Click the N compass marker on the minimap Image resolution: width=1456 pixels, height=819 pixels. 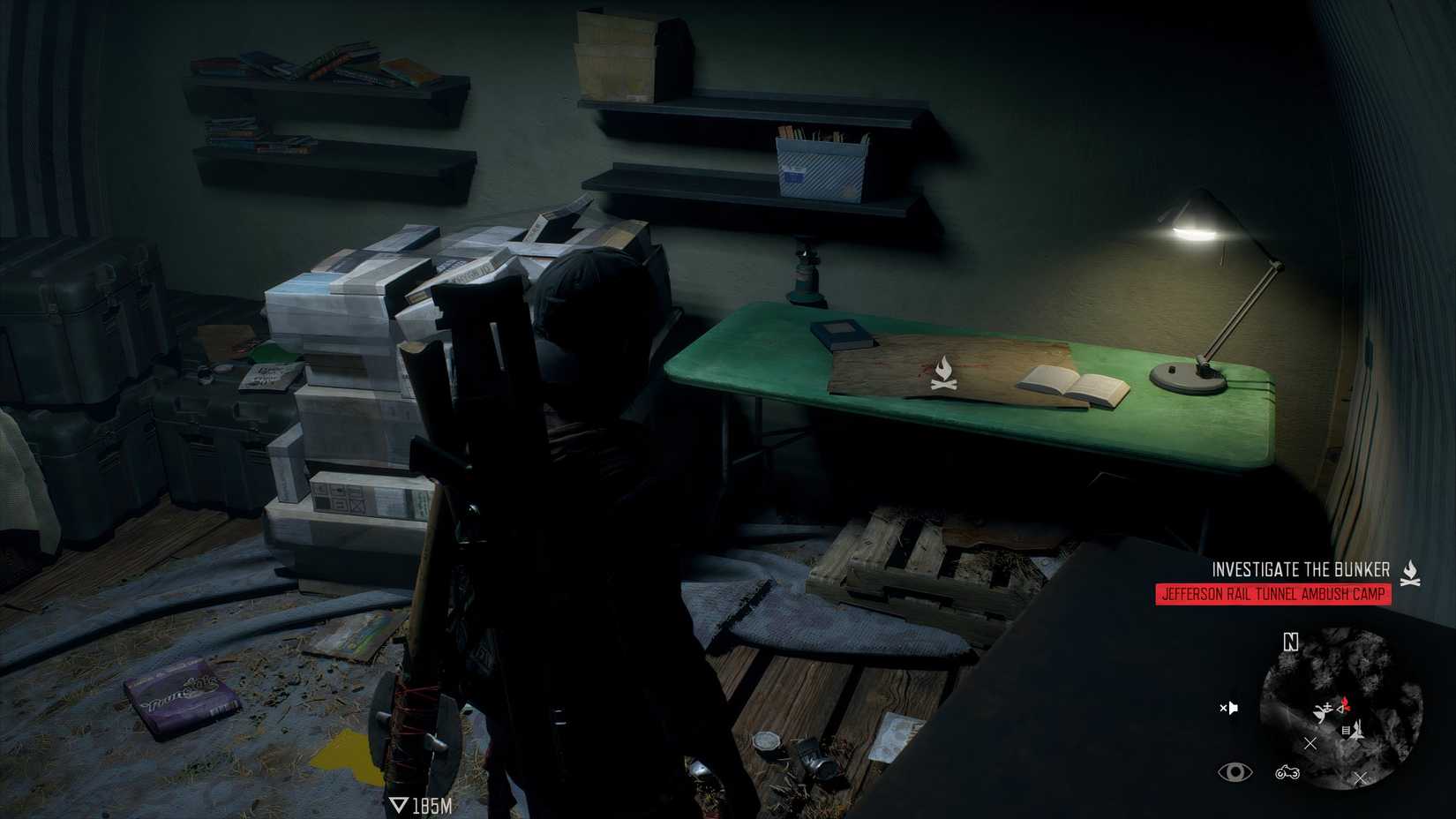(x=1290, y=642)
